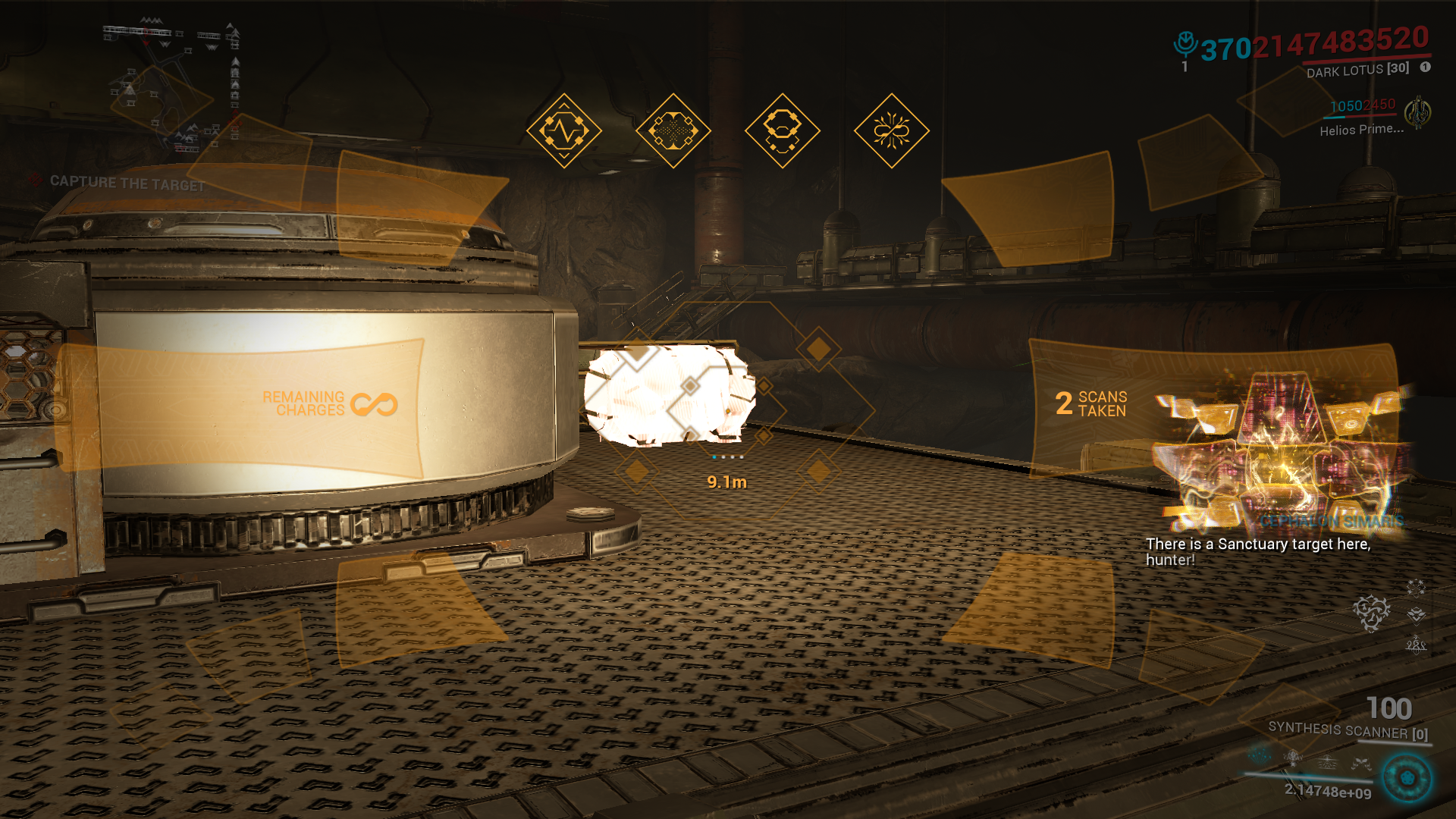
Task: Click the Capture the Target objective
Action: tap(127, 183)
